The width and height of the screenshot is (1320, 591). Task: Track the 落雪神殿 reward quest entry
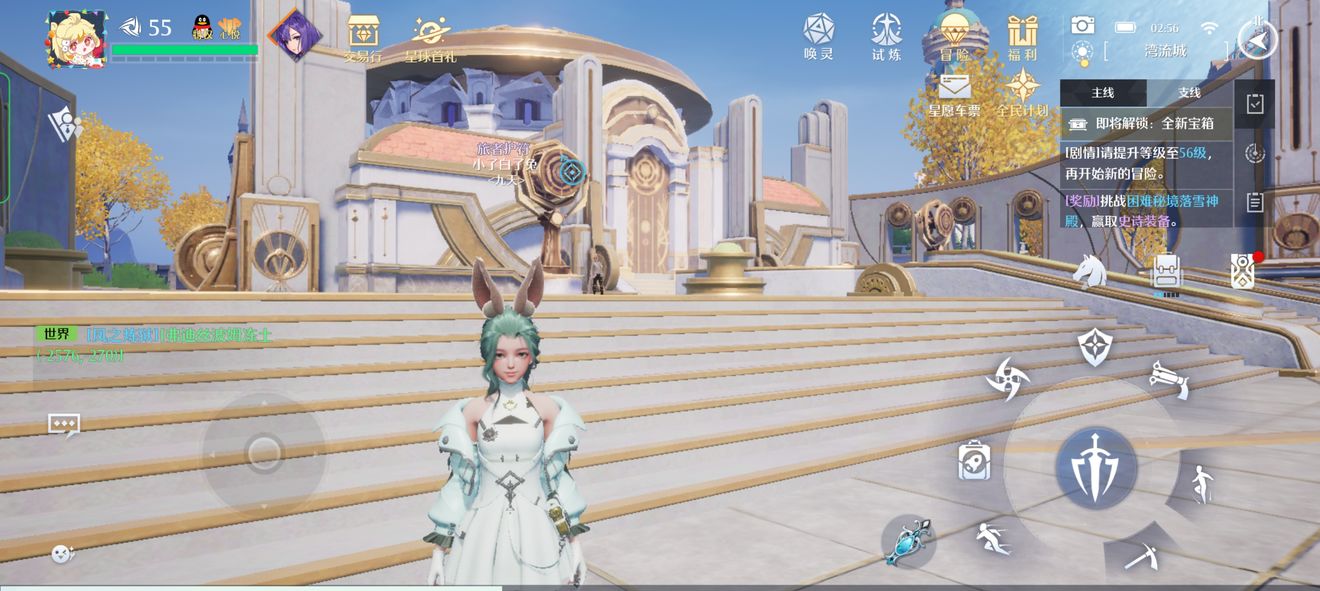point(1145,211)
